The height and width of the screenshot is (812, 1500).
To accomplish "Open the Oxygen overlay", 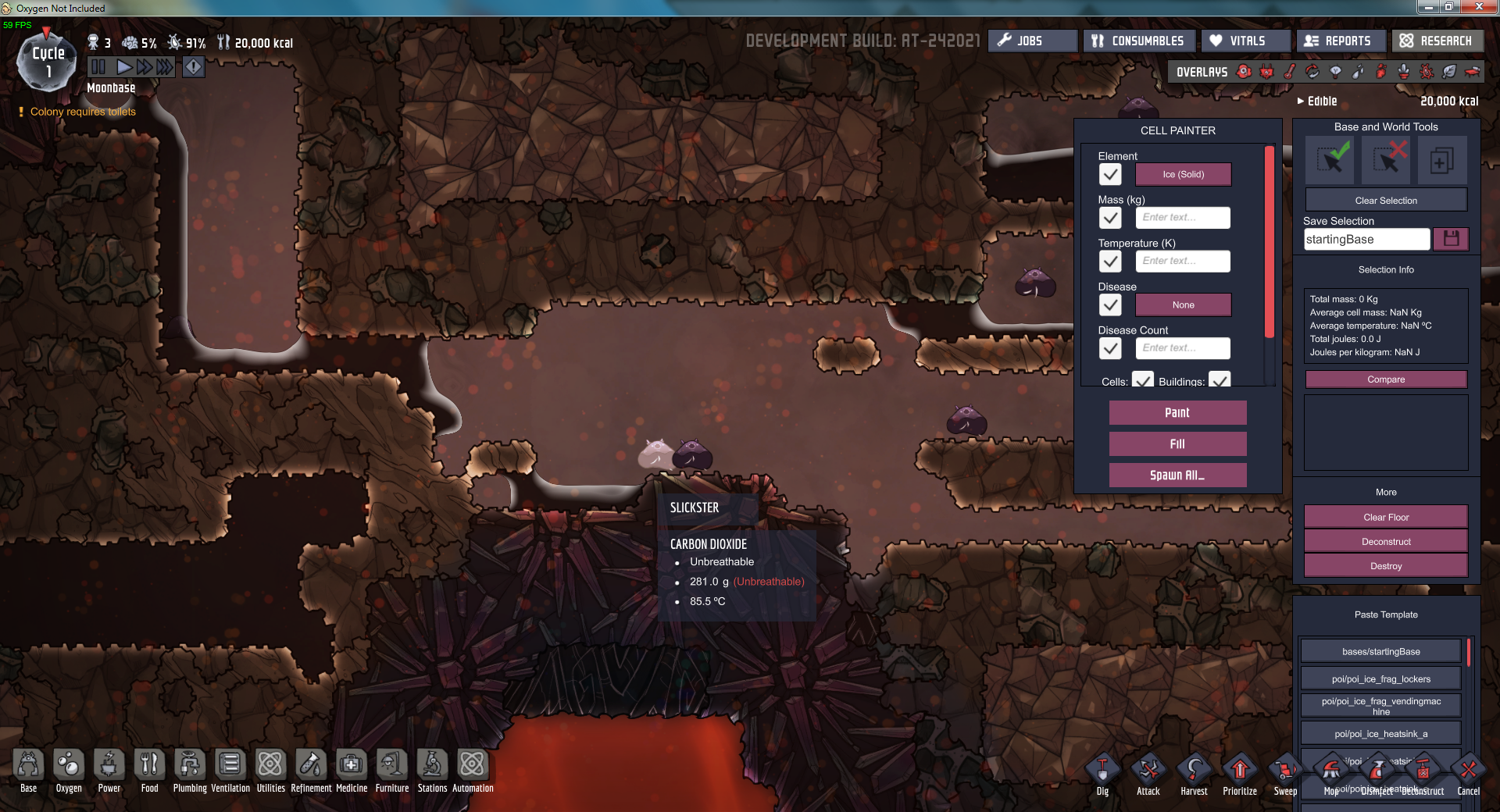I will pyautogui.click(x=1243, y=72).
